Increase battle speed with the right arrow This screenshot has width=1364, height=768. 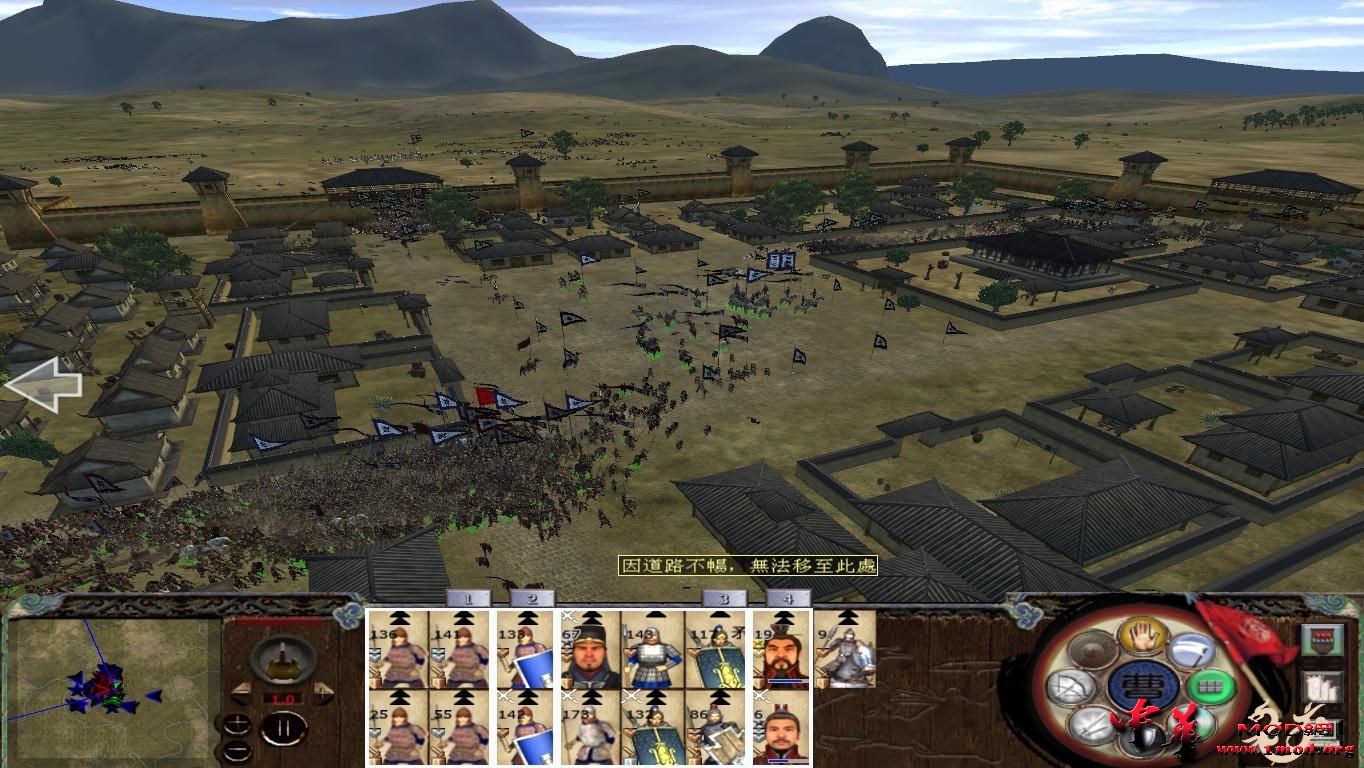(323, 692)
